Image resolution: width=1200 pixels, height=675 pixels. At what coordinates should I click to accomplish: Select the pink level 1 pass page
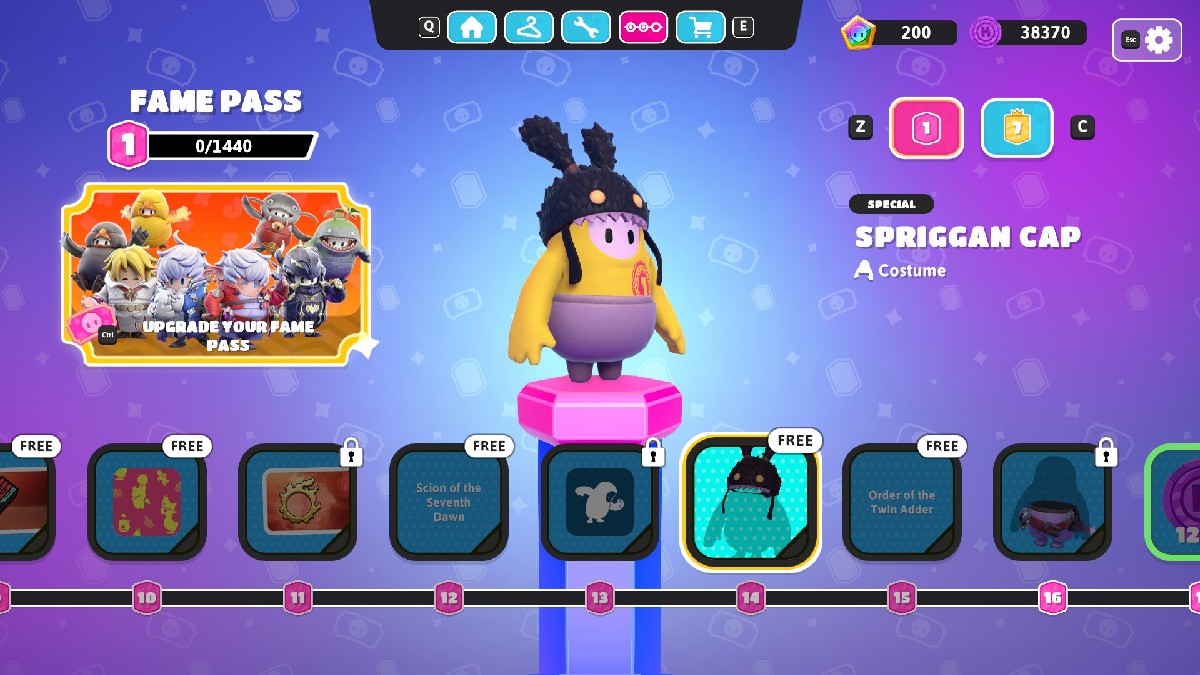[x=926, y=128]
